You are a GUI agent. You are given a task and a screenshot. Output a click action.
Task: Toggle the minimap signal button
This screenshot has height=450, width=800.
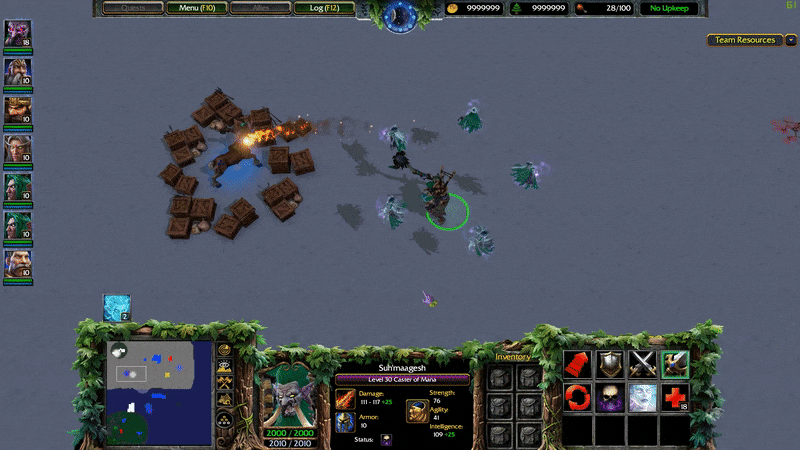225,350
